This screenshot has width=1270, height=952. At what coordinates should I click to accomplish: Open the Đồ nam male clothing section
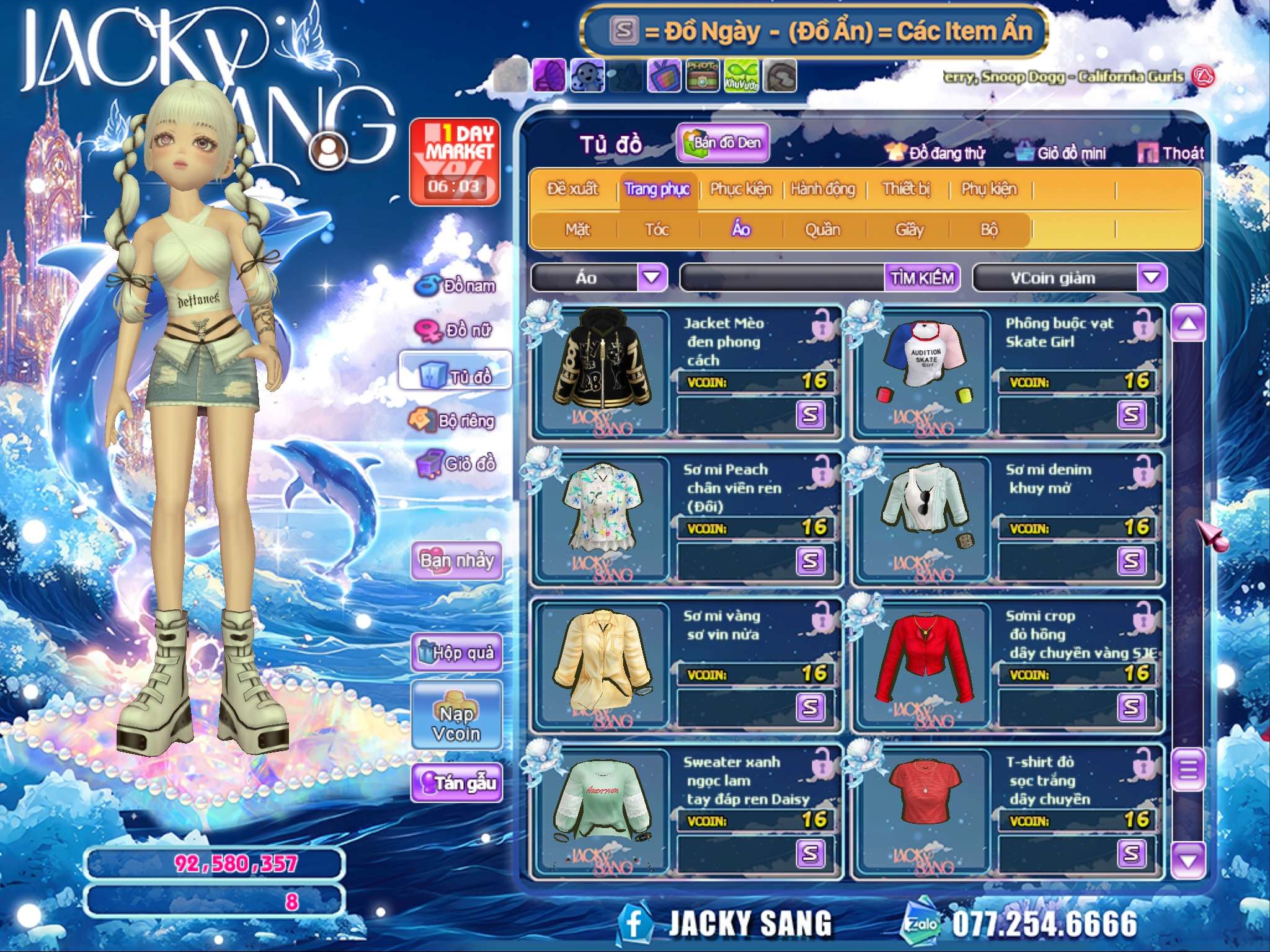458,286
